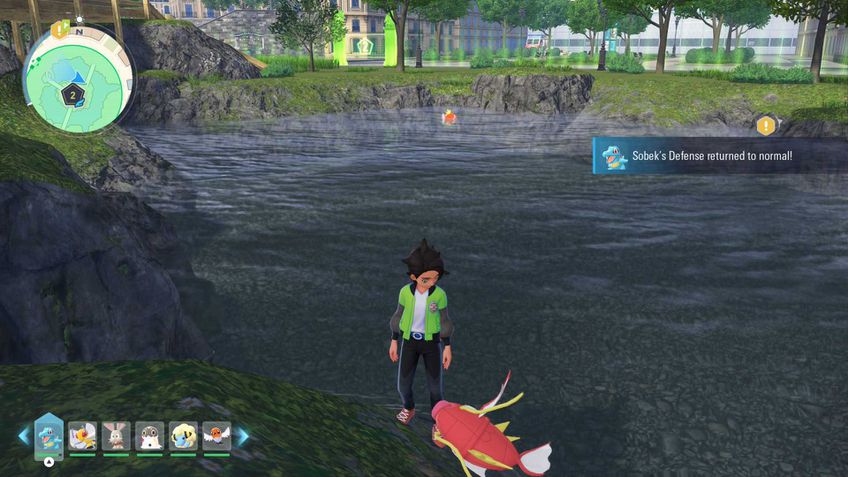Choose Bunnelby from the party bar
The image size is (848, 477).
(116, 436)
